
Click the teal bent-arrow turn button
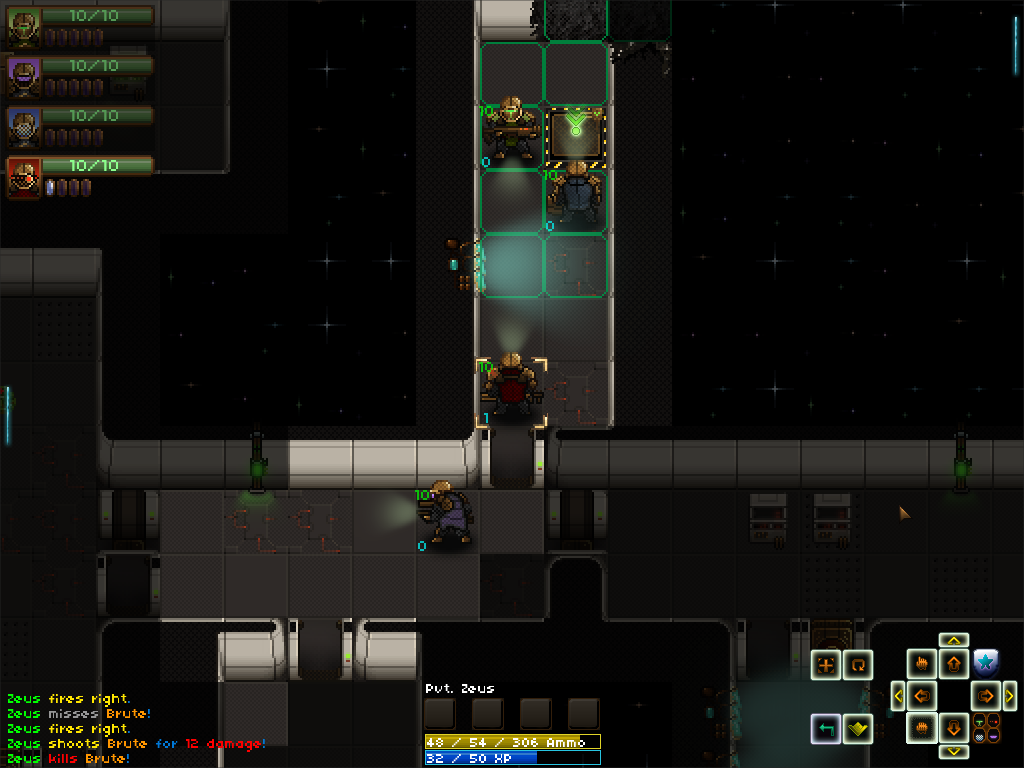click(x=826, y=728)
